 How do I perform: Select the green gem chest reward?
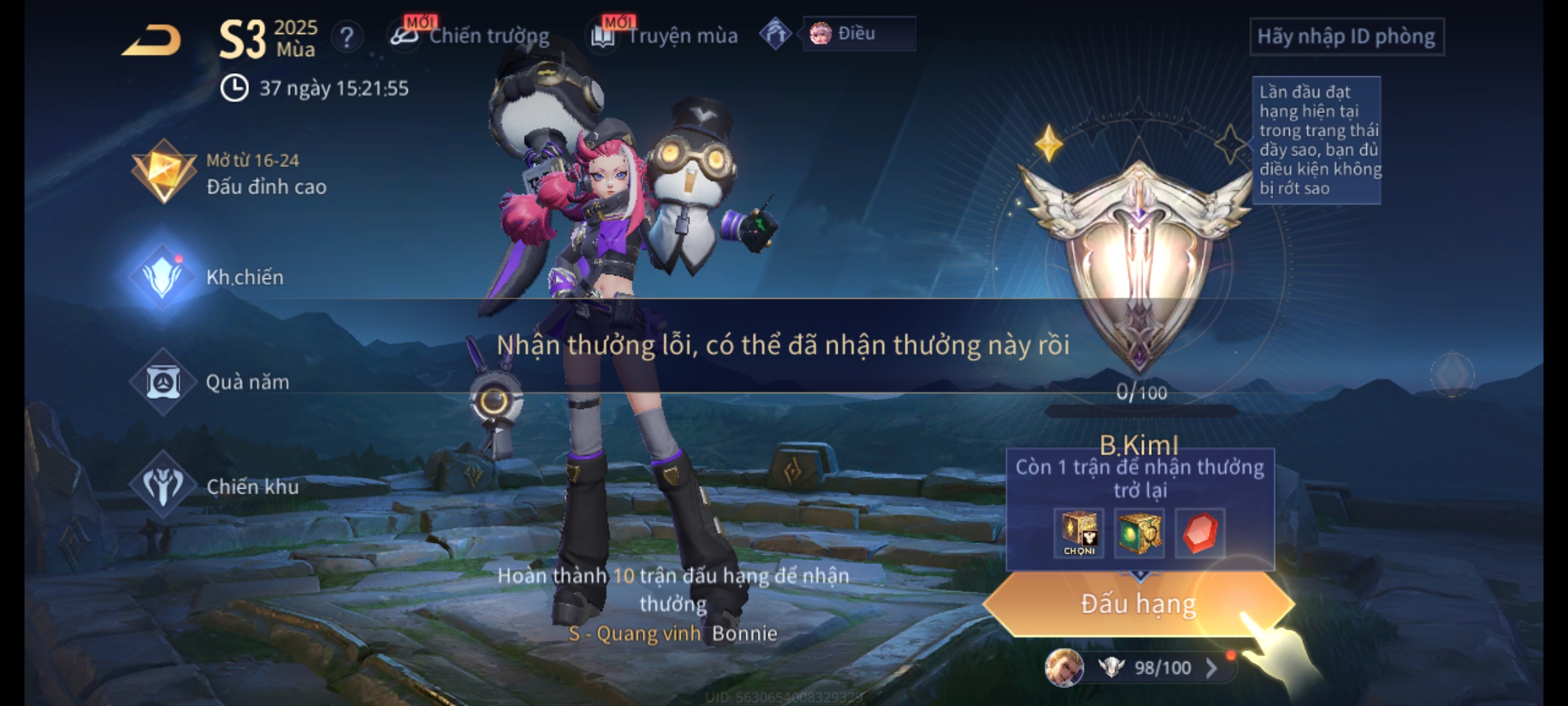click(1139, 533)
